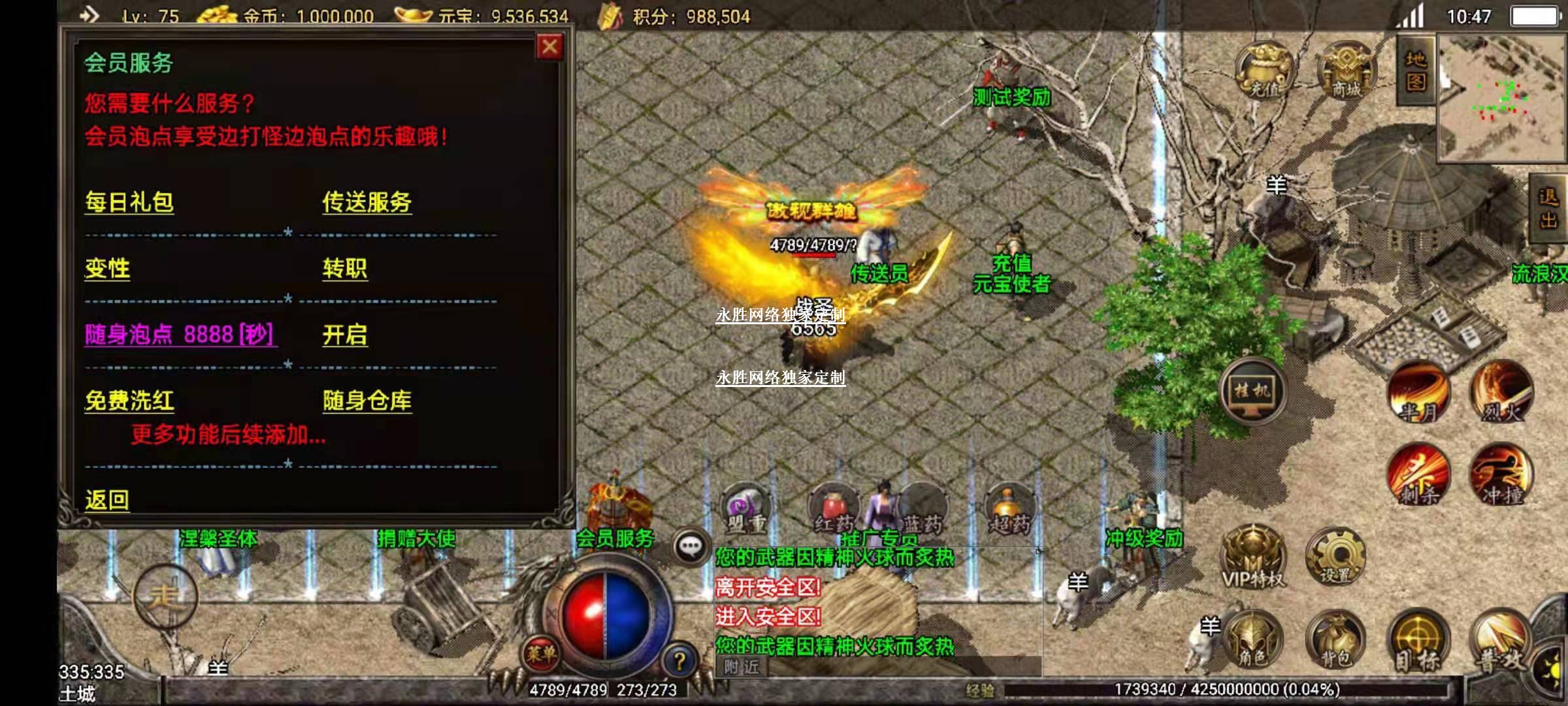The width and height of the screenshot is (1568, 706).
Task: Select the 转职 class change option
Action: (344, 269)
